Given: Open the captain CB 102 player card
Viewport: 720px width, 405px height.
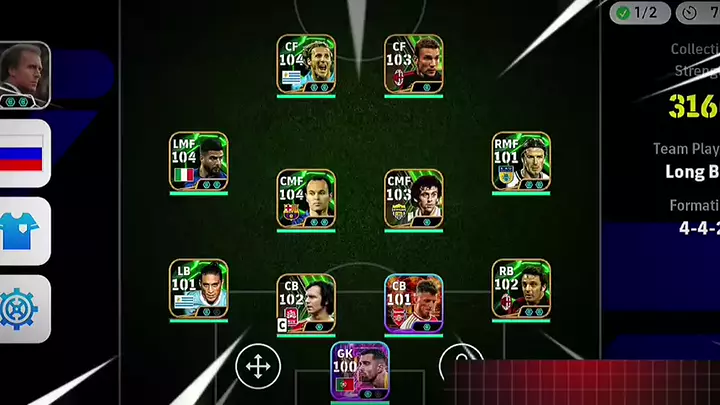Looking at the screenshot, I should coord(306,303).
